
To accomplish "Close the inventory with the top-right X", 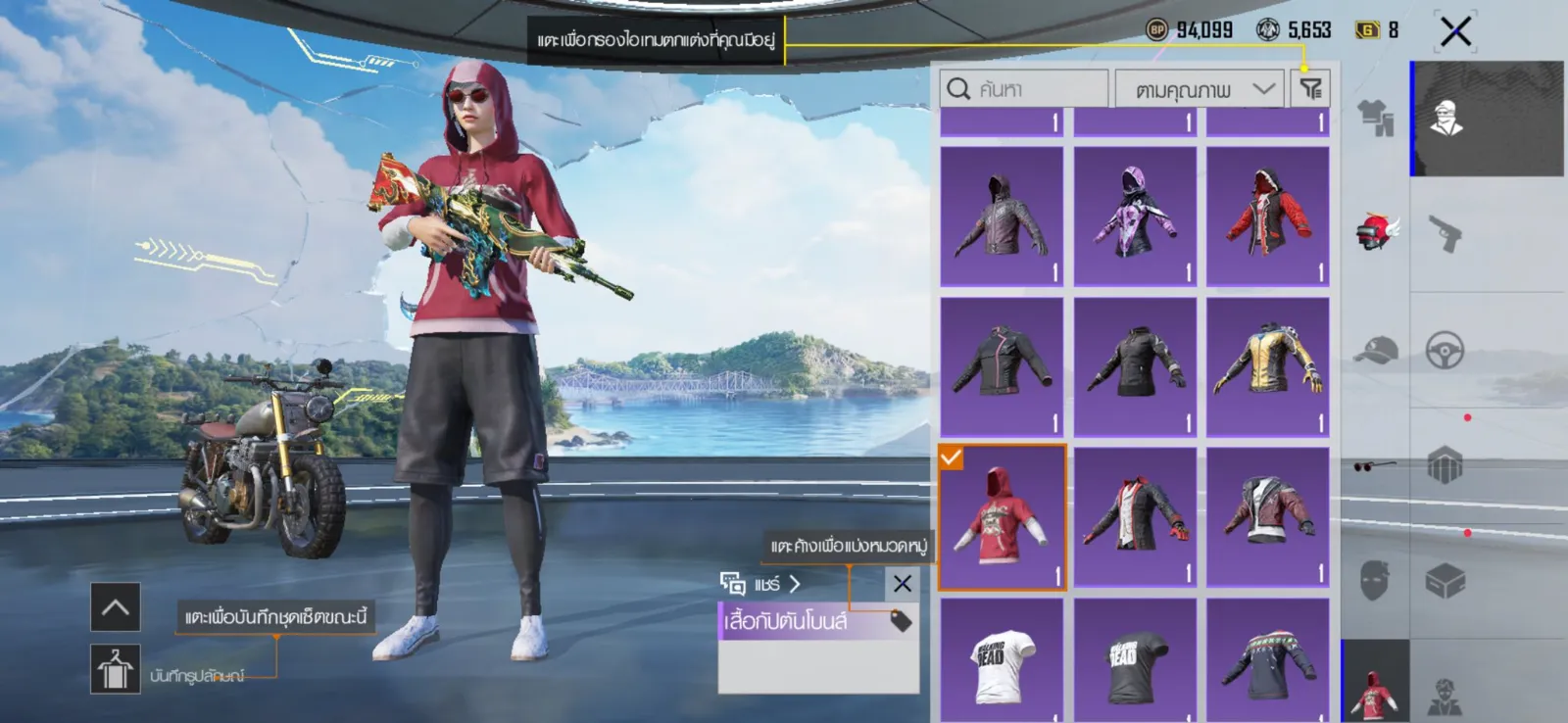I will 1455,31.
